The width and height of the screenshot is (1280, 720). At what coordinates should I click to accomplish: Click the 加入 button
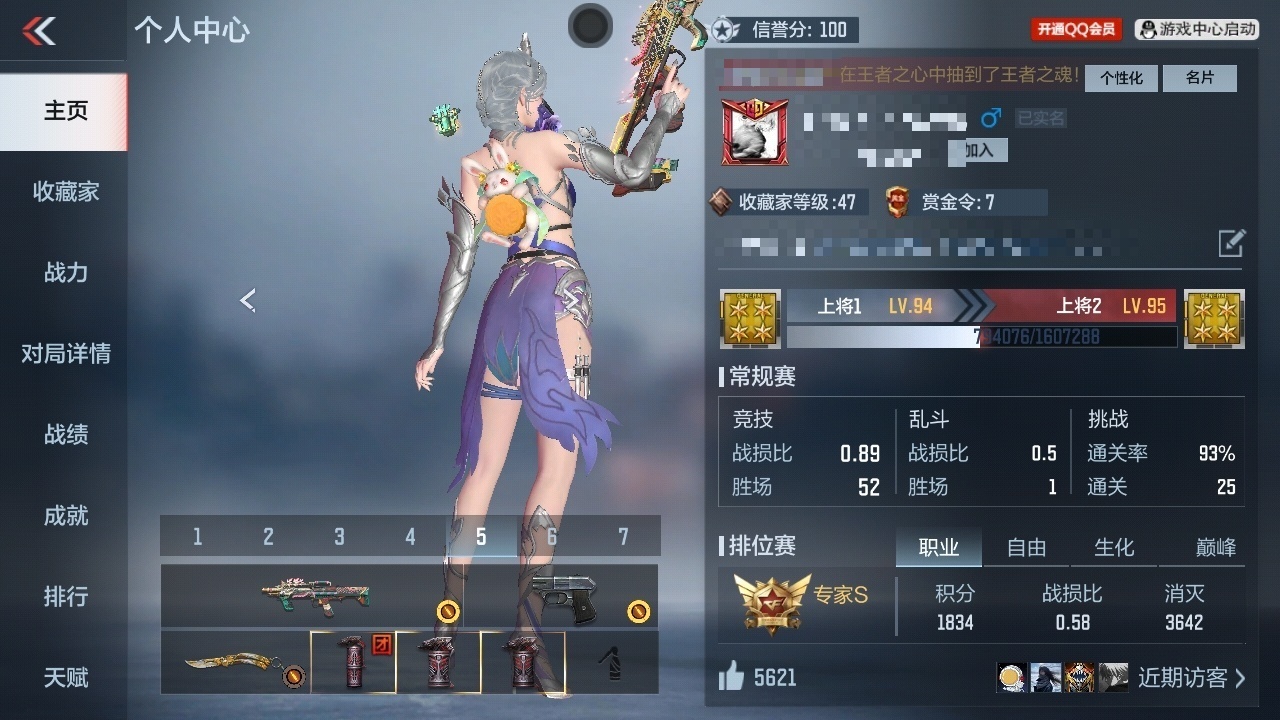979,150
